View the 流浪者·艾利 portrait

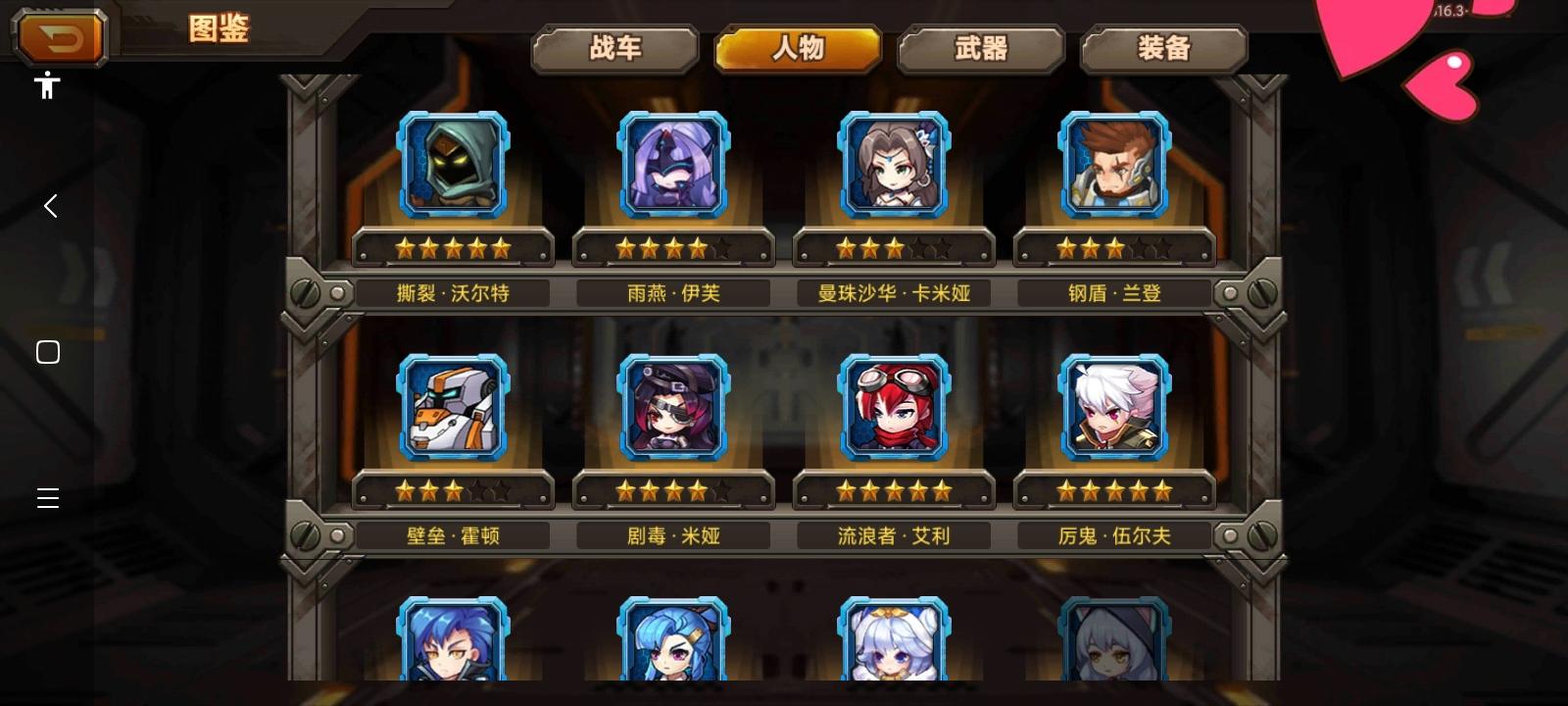pos(893,406)
